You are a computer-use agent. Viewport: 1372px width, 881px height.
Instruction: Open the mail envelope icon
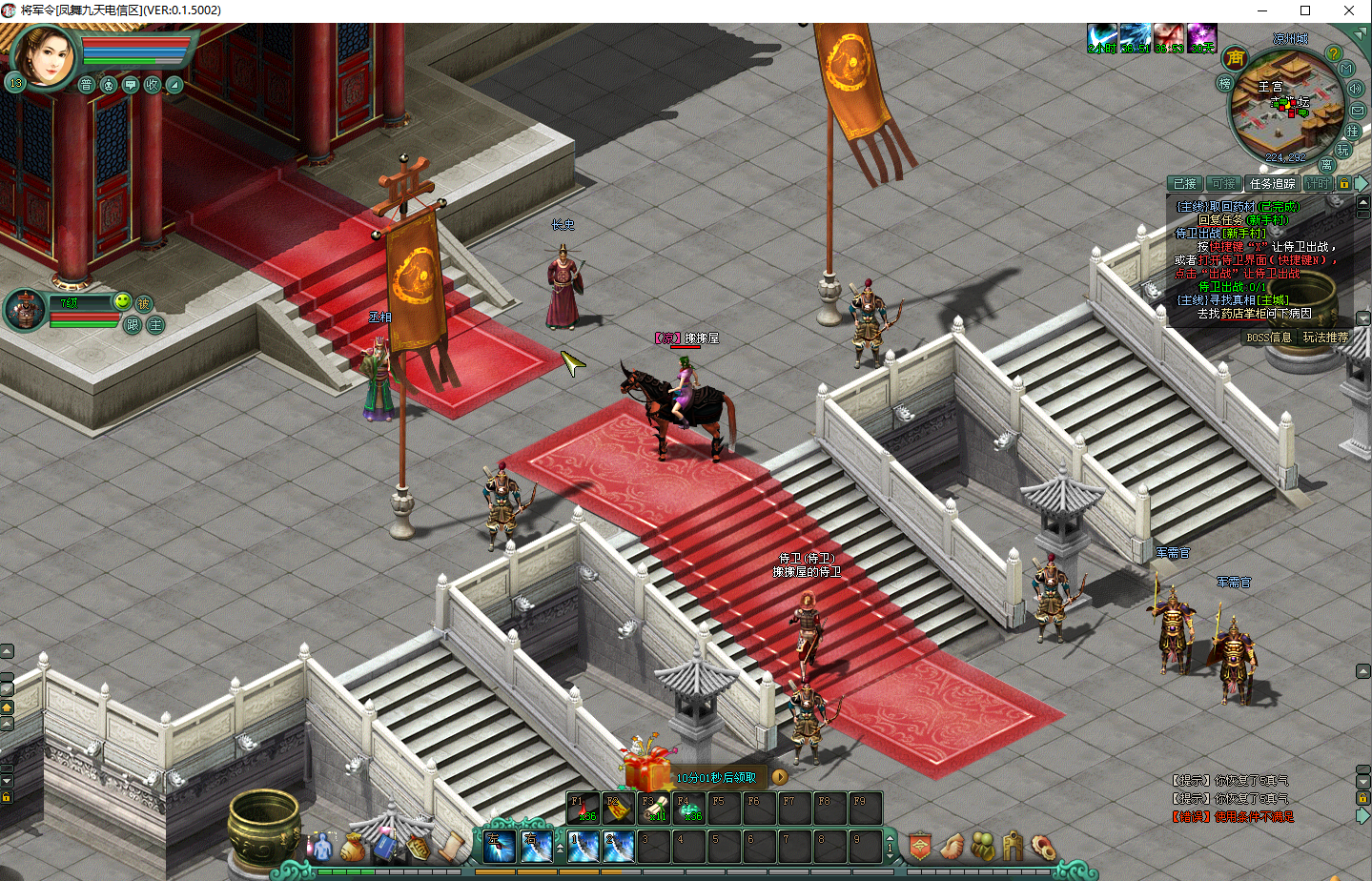click(1358, 110)
